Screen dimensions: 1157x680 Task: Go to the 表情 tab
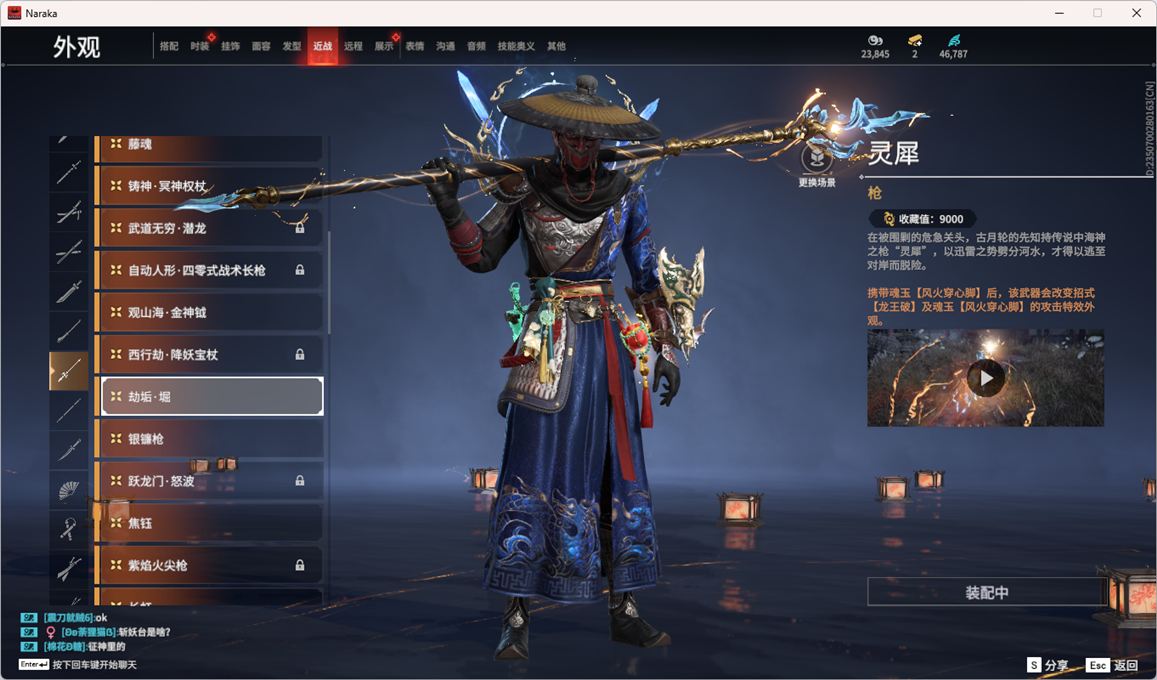click(414, 46)
